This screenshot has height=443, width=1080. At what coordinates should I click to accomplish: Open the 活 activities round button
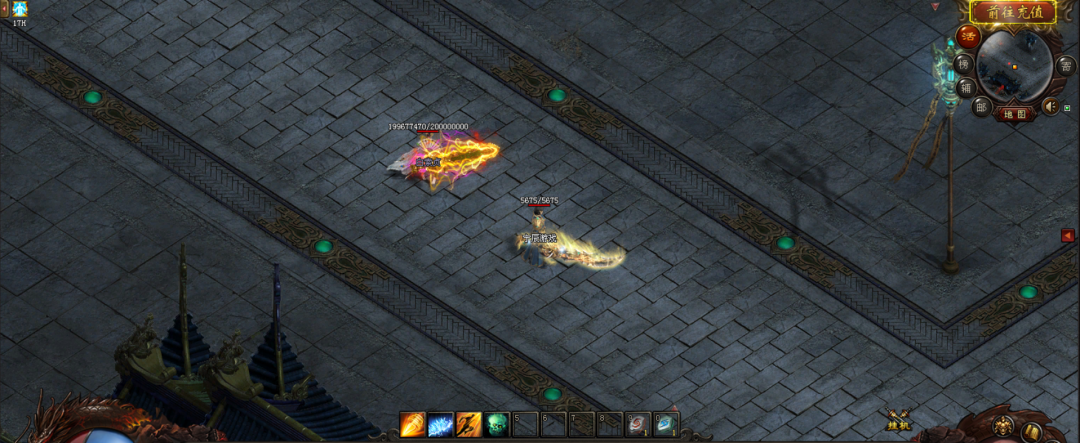pos(968,37)
